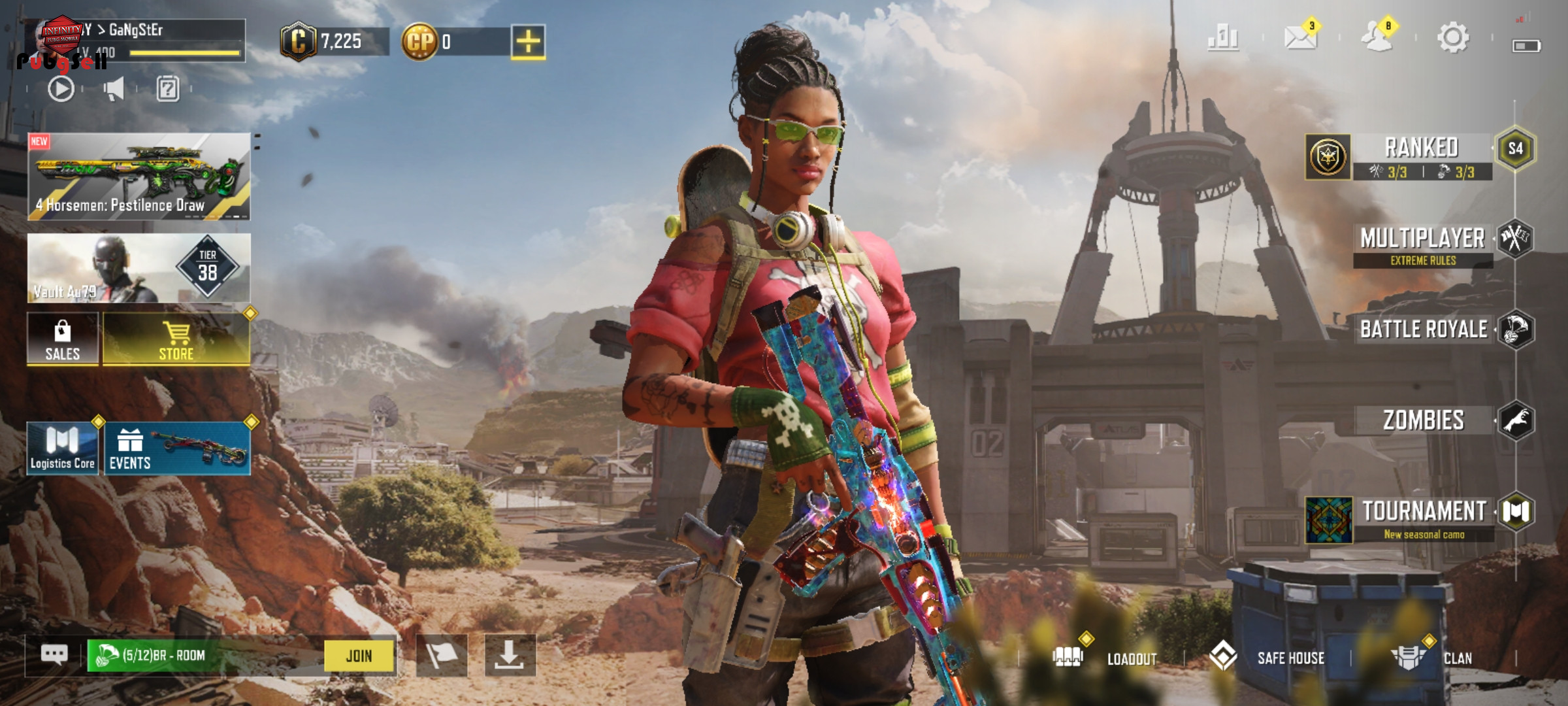The image size is (1568, 706).
Task: Check the mail envelope inbox
Action: [x=1300, y=38]
